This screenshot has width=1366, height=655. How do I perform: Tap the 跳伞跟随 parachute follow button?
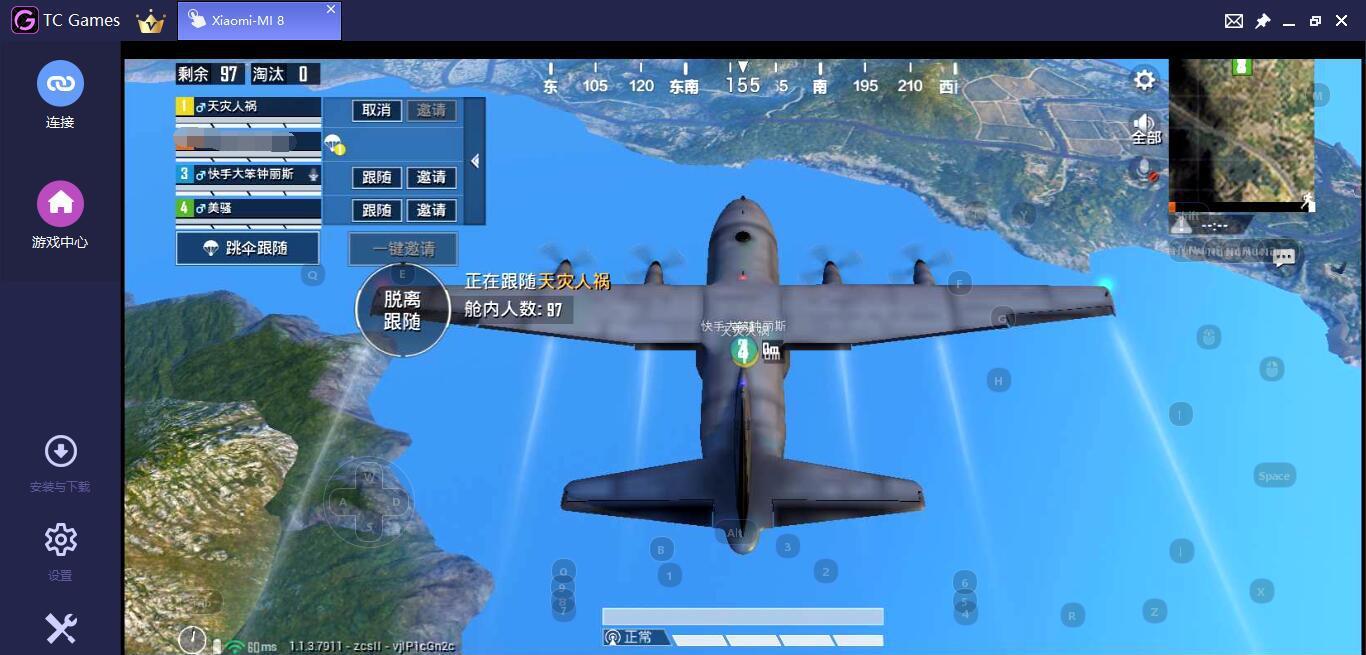(248, 248)
